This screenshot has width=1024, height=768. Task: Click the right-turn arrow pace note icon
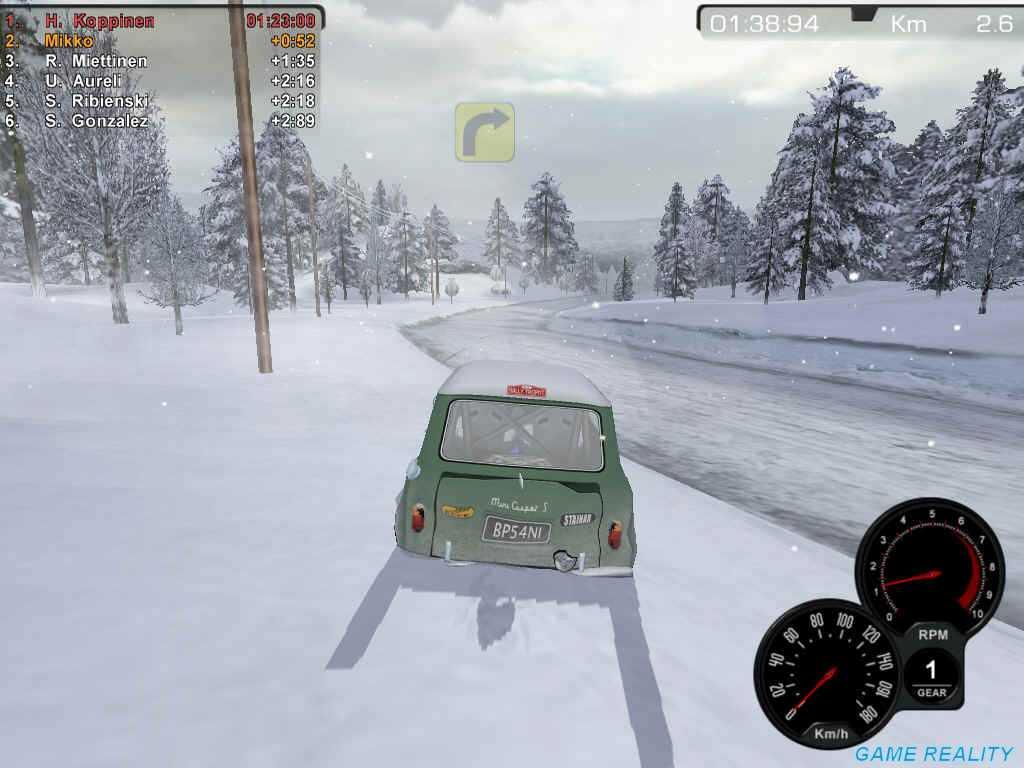(x=485, y=131)
